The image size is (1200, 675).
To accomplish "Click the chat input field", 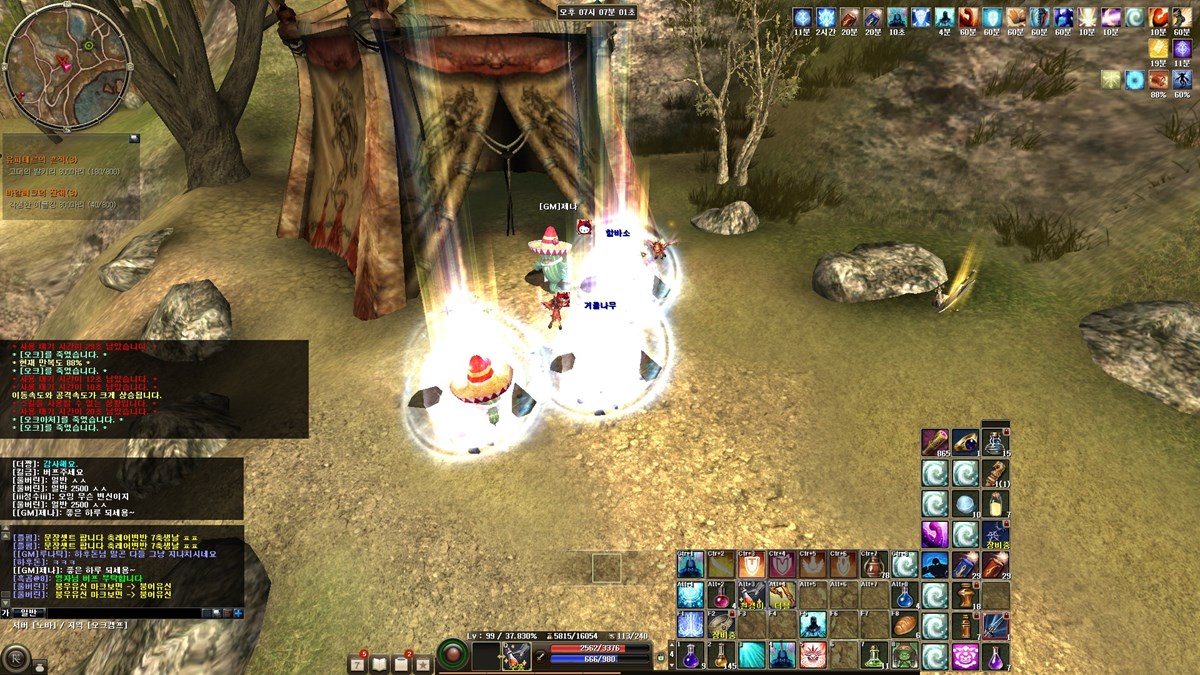I will 120,612.
